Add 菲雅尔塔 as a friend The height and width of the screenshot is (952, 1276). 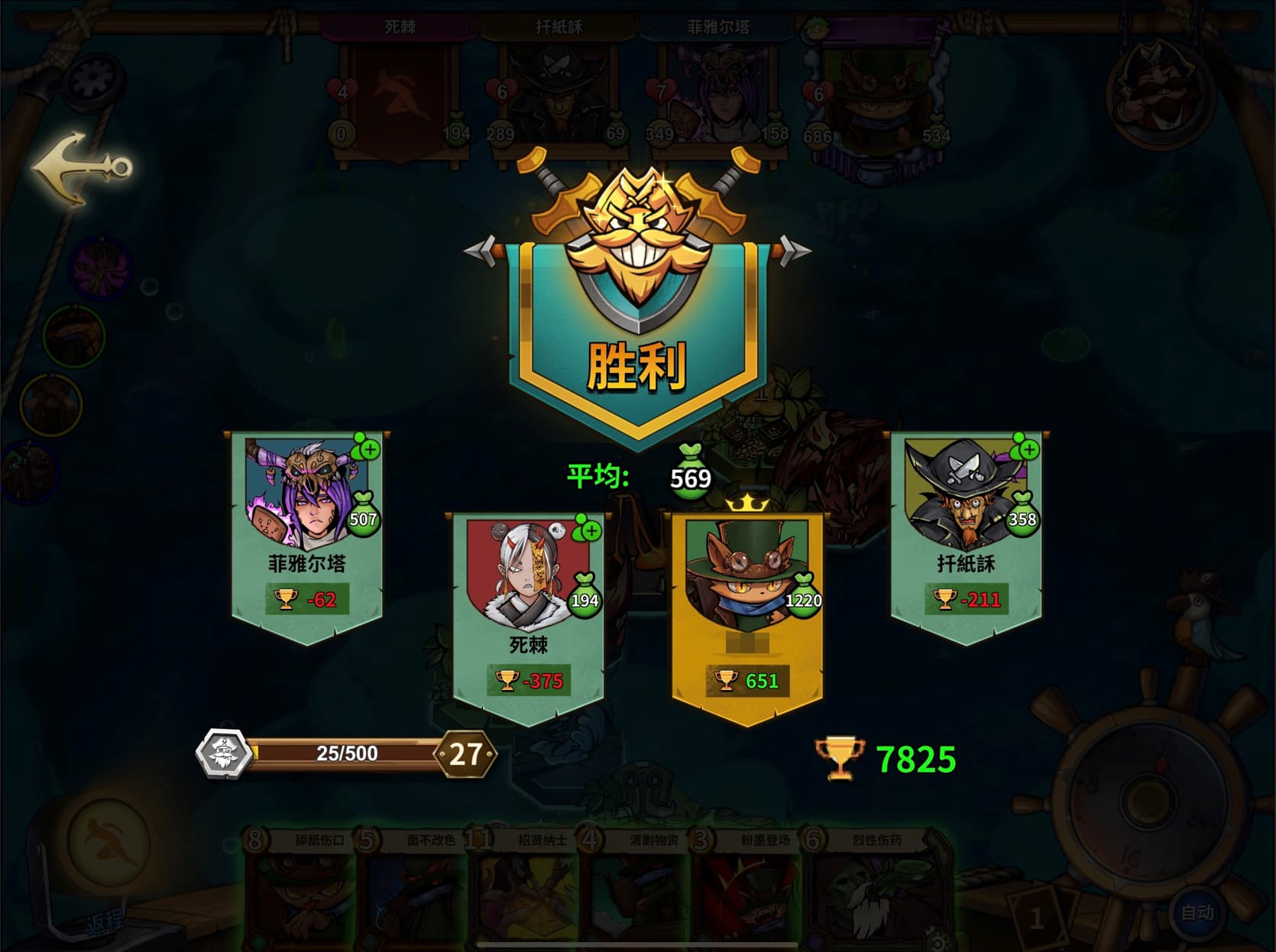pos(368,448)
